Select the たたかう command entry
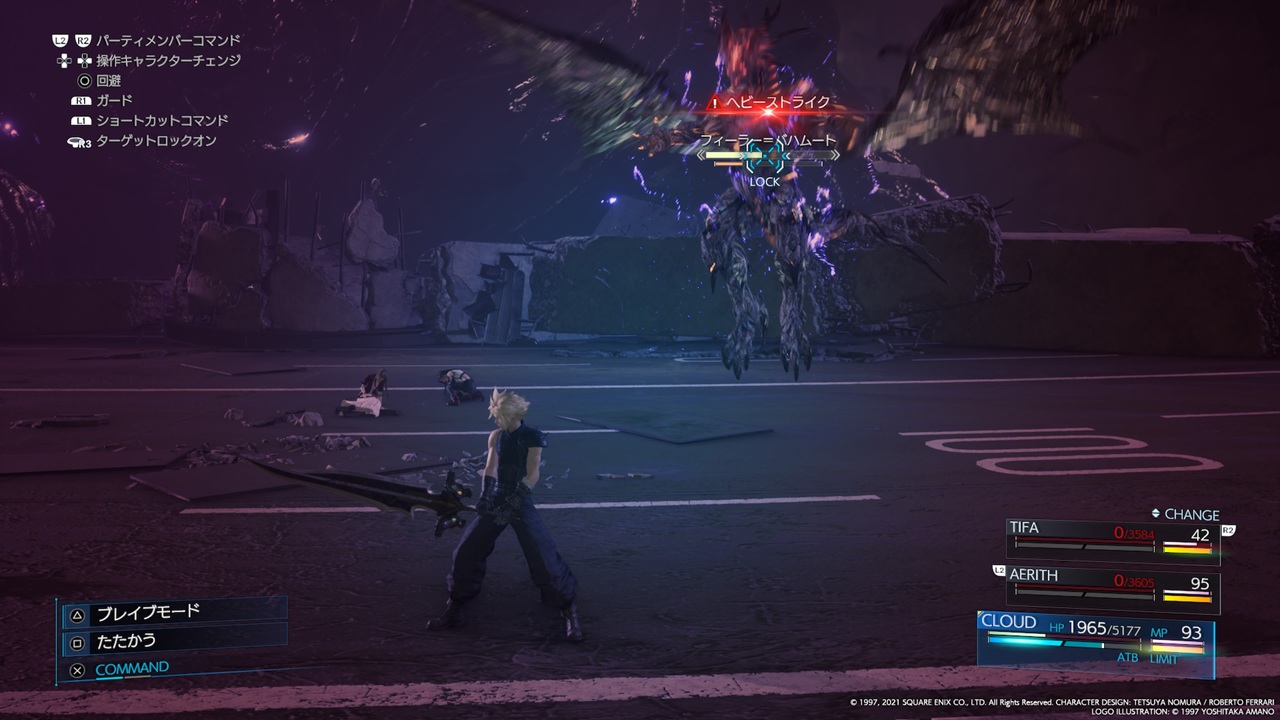This screenshot has height=720, width=1280. click(127, 643)
